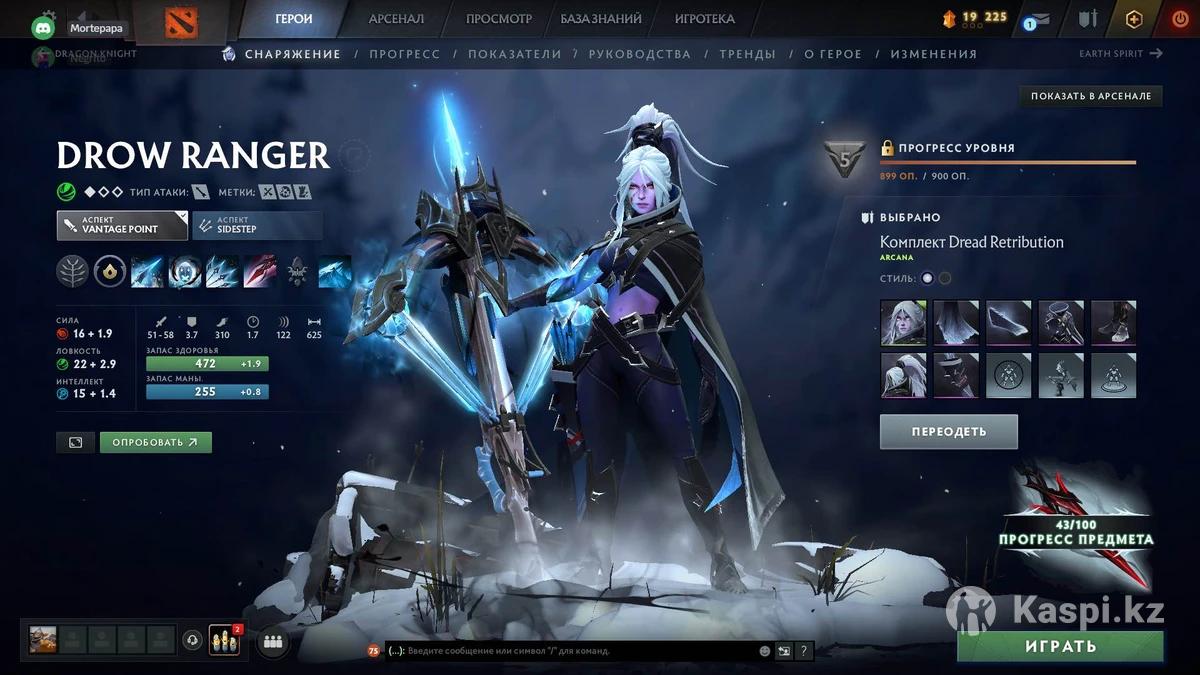This screenshot has height=675, width=1200.
Task: Open the РУКОВОДСТВА hero subtab
Action: [640, 54]
